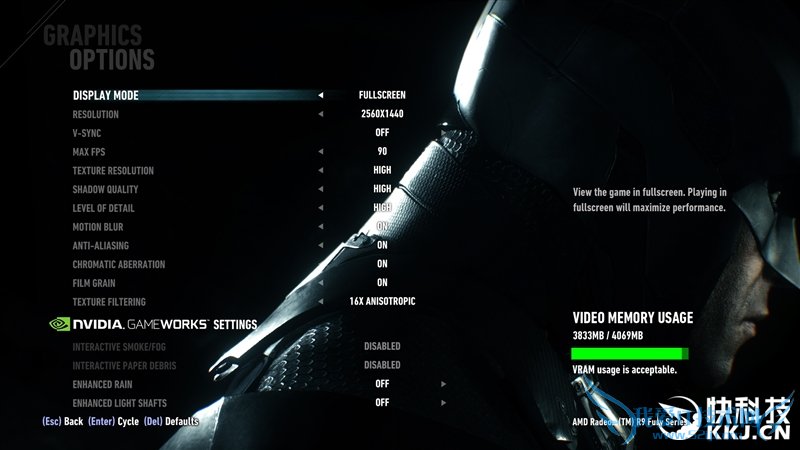Click the right arrow for Enhanced Light Shafts
Viewport: 800px width, 450px height.
tap(443, 402)
